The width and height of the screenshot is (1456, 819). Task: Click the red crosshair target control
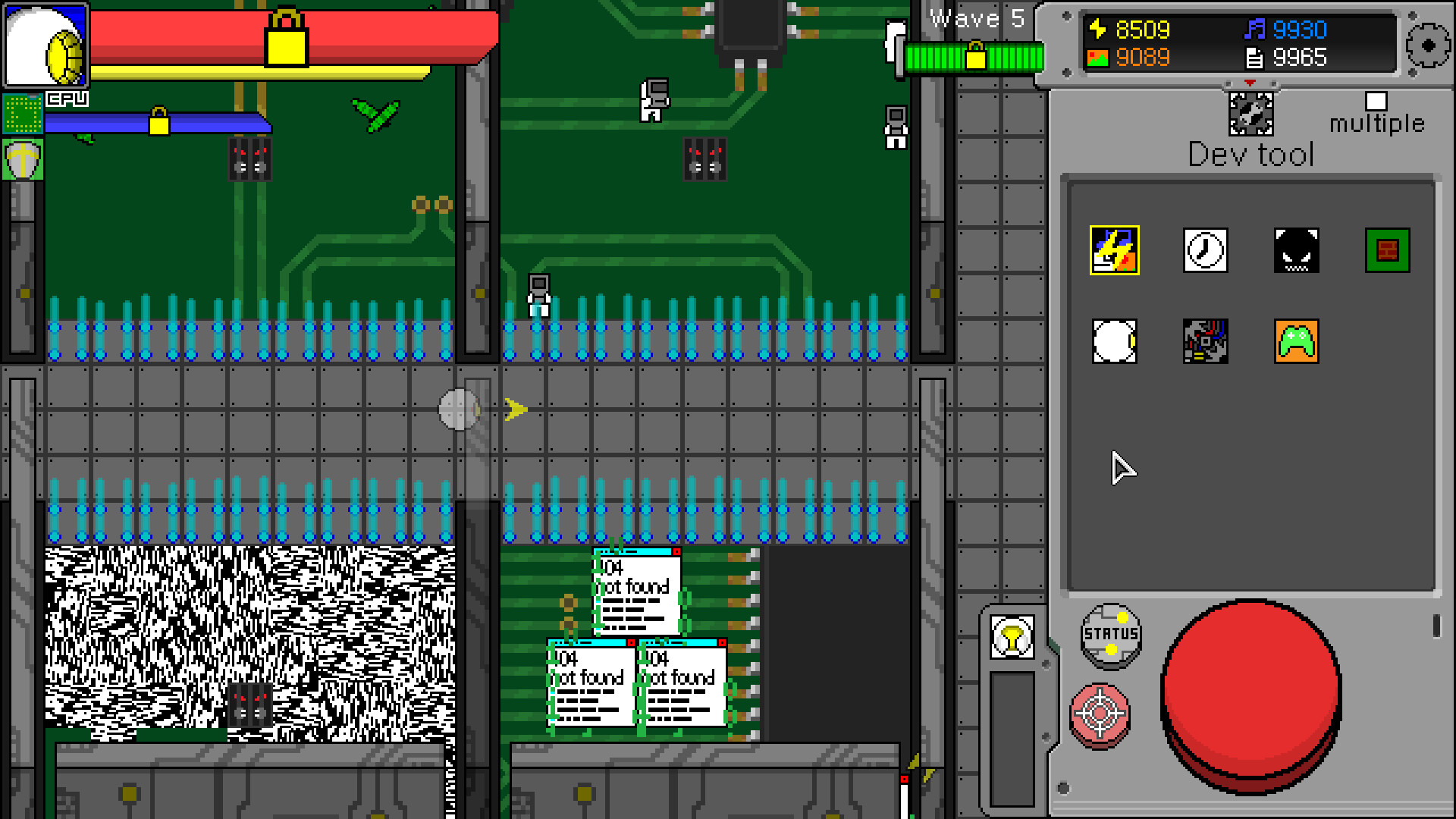(x=1100, y=713)
